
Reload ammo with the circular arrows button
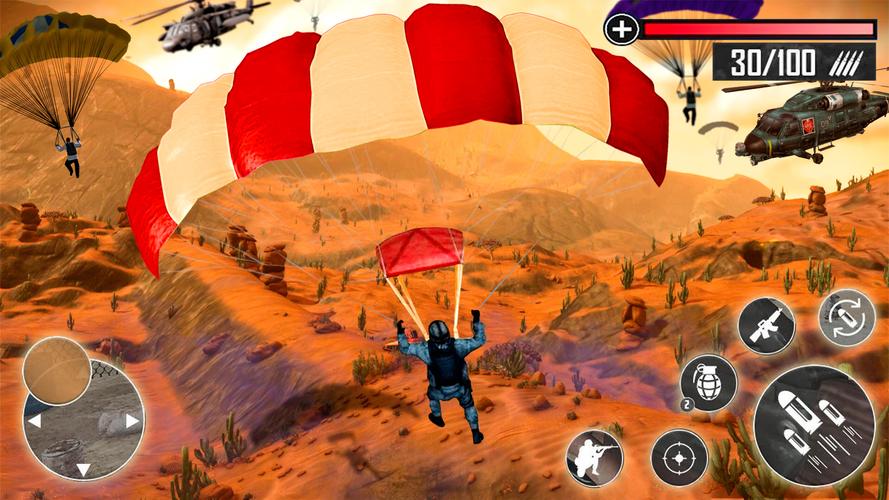pos(846,317)
